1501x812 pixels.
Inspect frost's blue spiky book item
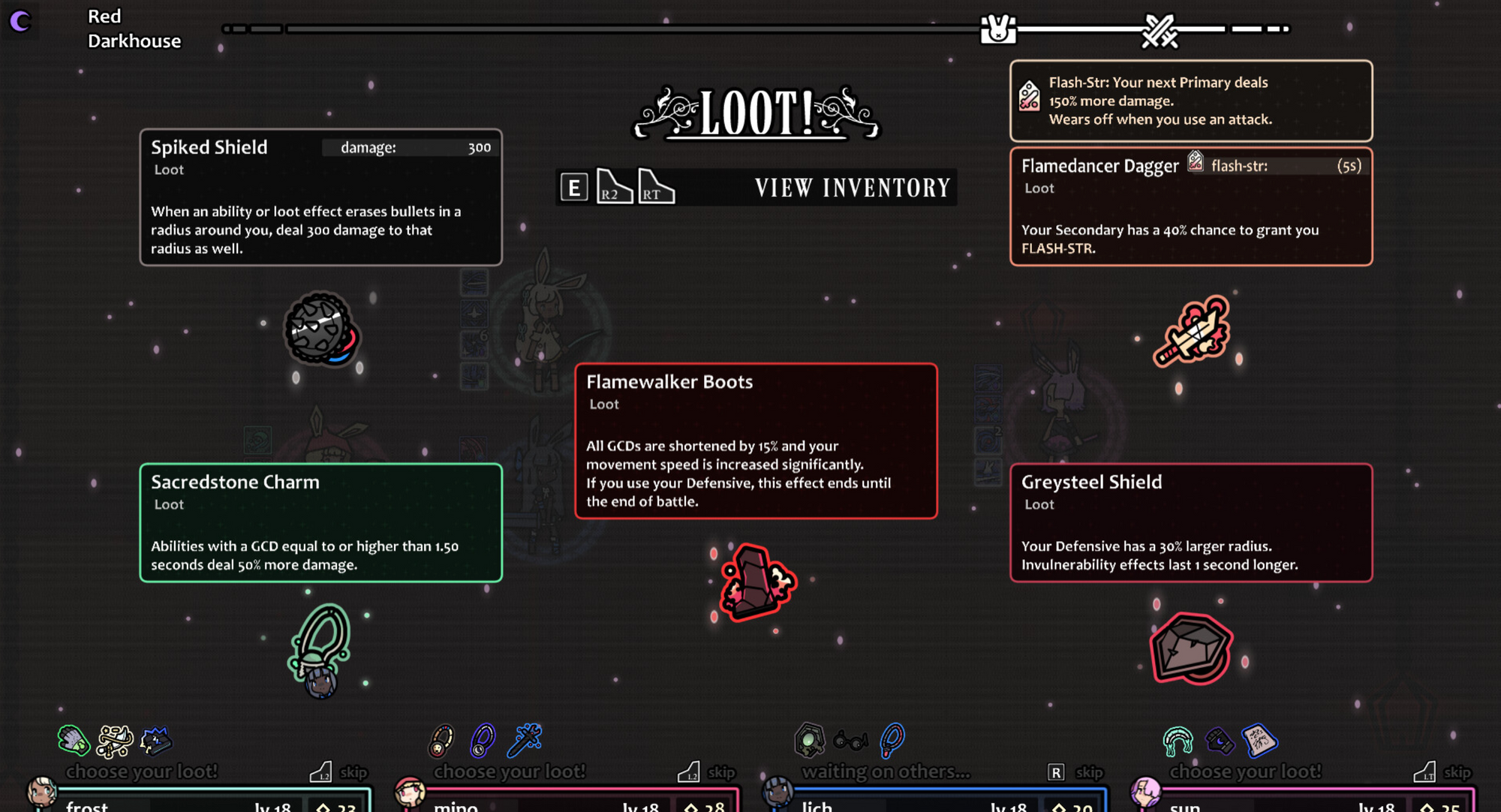[156, 741]
